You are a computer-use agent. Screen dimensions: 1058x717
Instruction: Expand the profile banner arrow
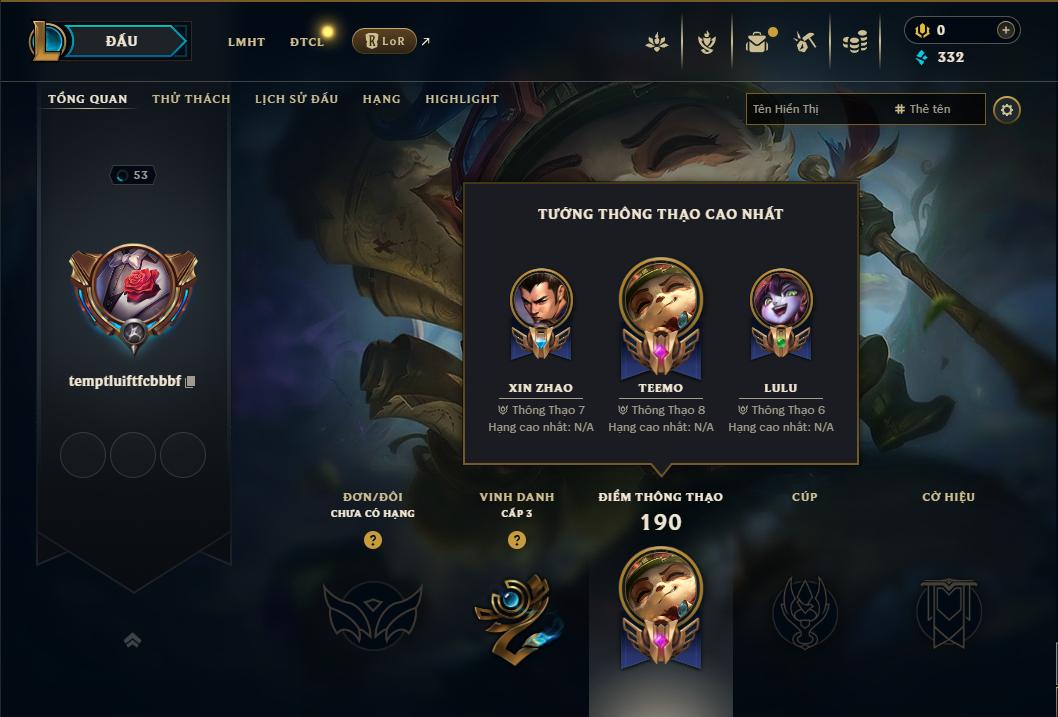(133, 640)
